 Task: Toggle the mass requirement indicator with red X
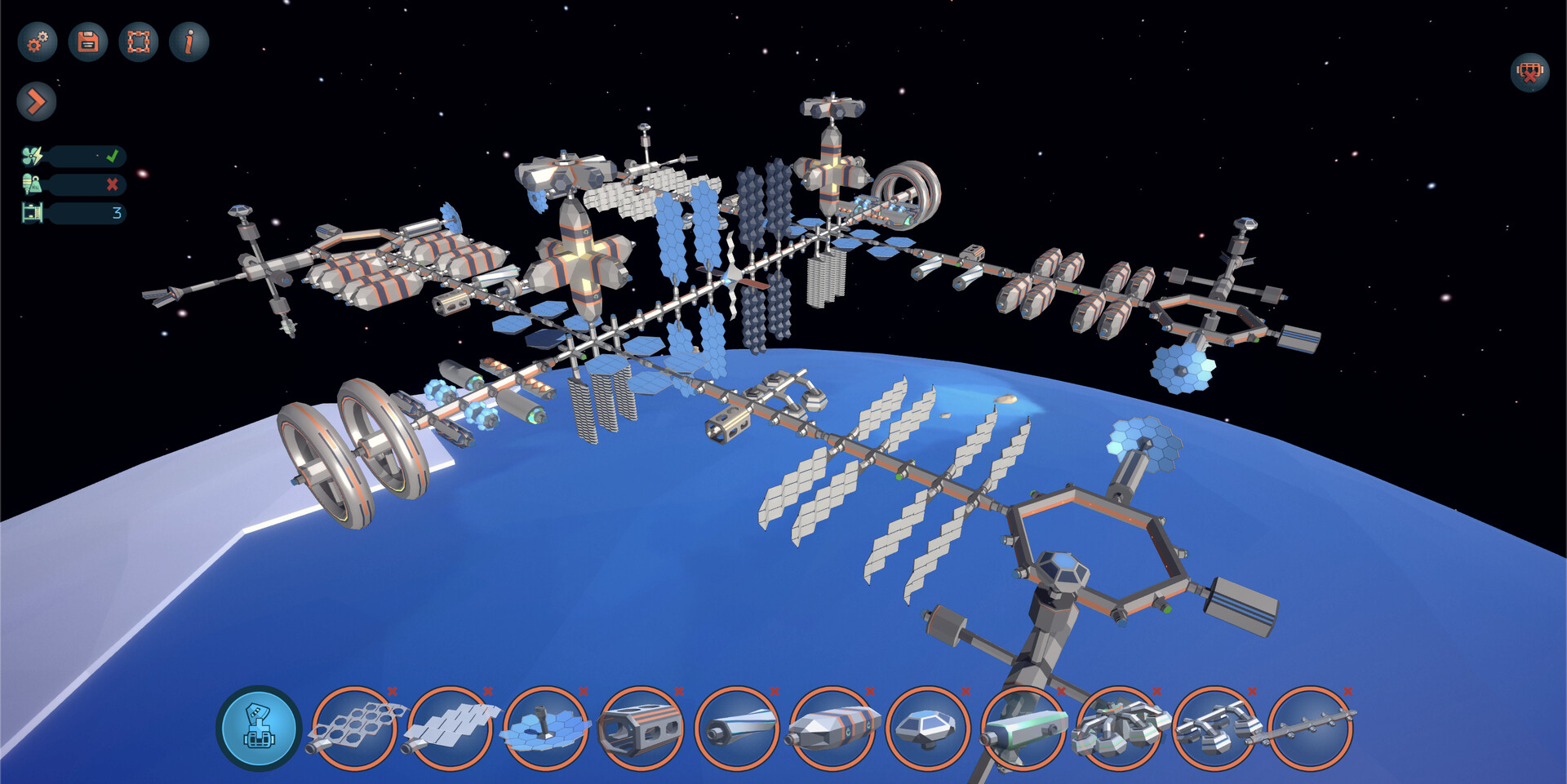[x=112, y=184]
